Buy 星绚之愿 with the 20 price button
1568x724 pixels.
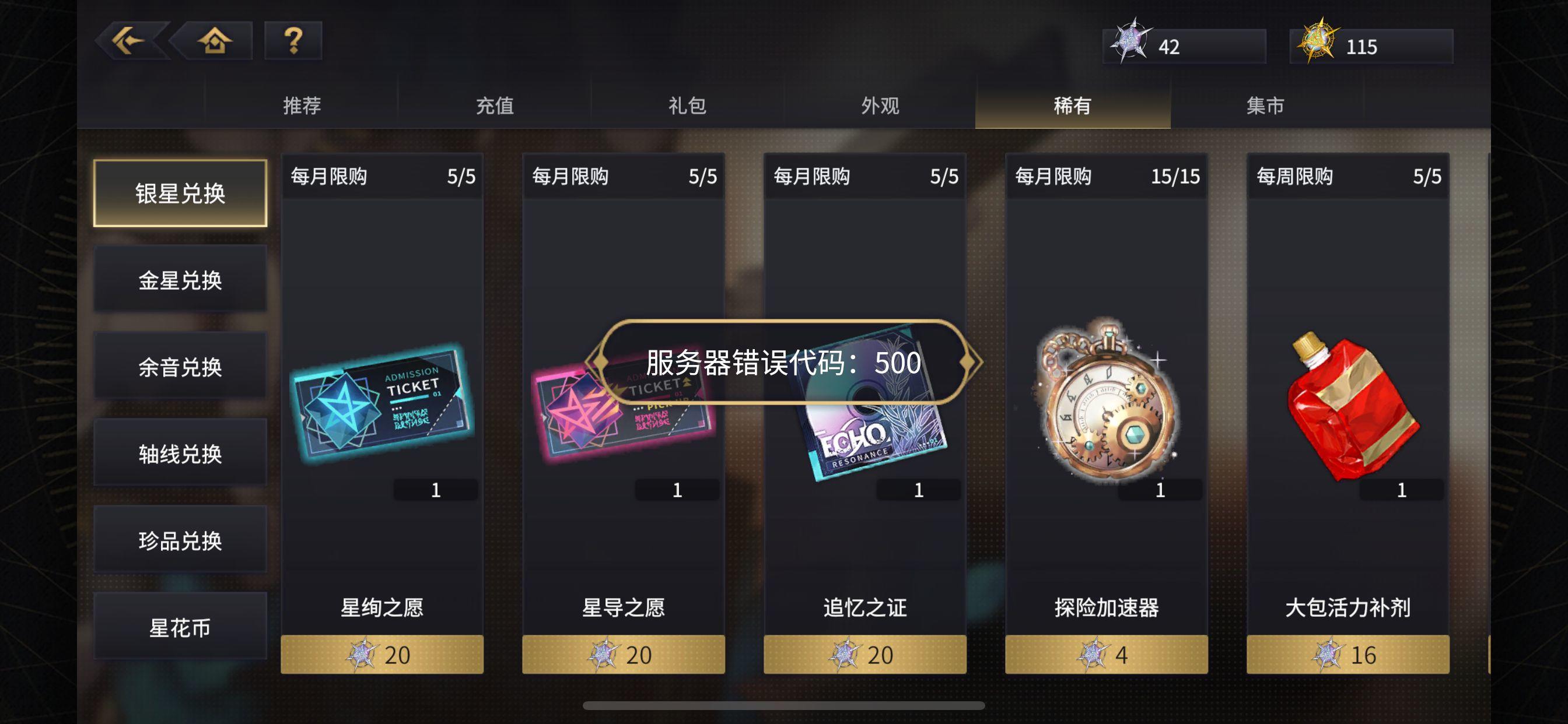click(x=382, y=654)
